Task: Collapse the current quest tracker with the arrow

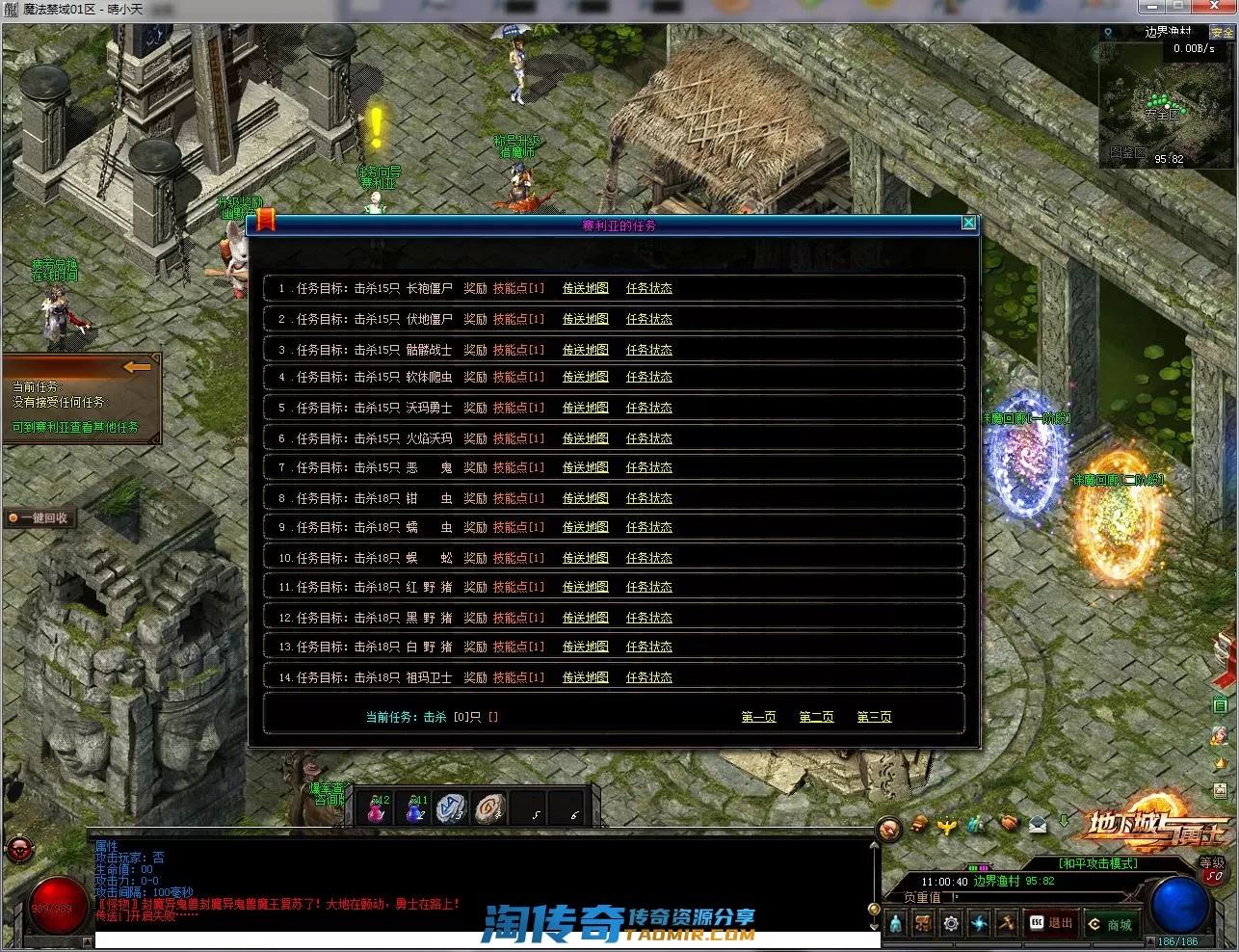Action: point(137,367)
